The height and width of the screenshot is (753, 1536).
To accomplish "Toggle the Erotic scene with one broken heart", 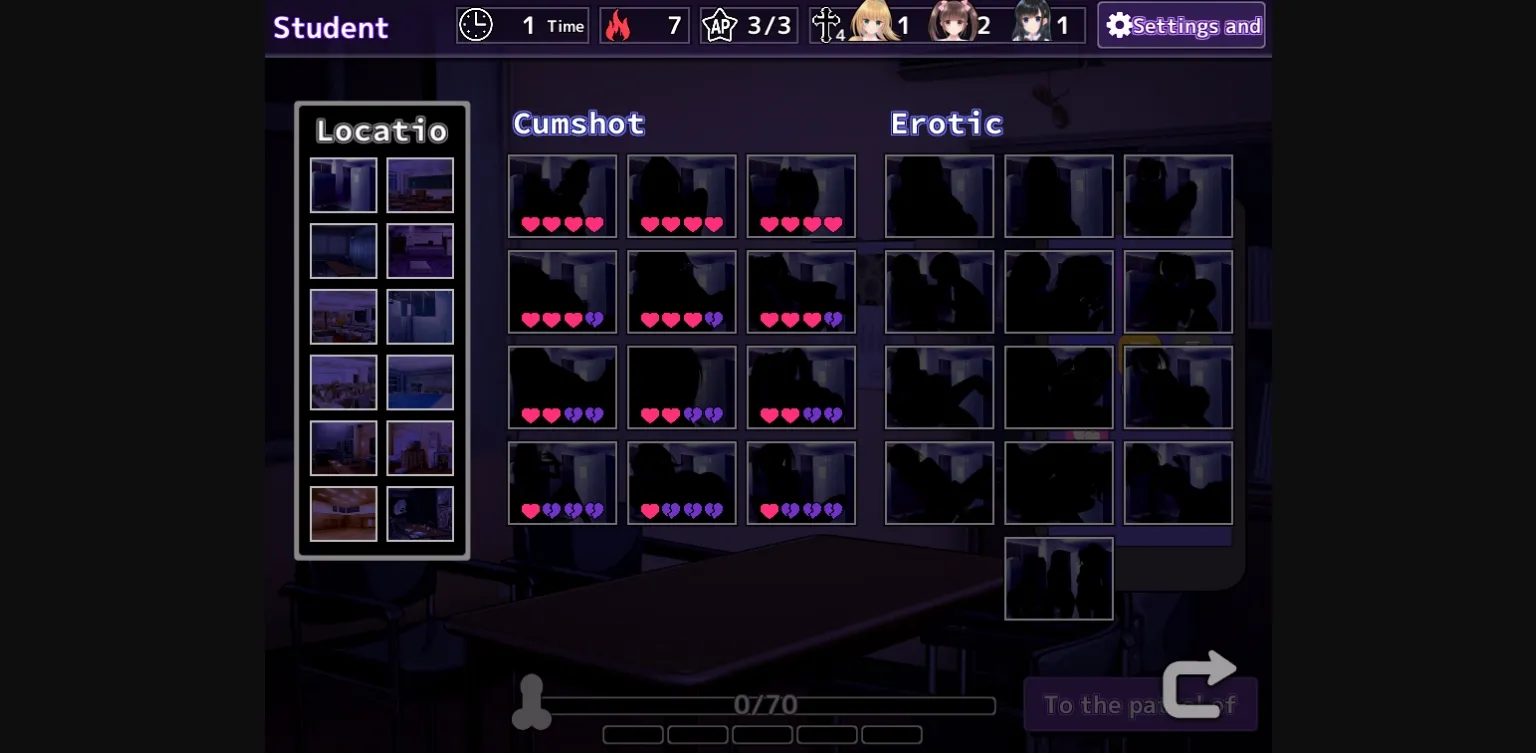I will (940, 292).
